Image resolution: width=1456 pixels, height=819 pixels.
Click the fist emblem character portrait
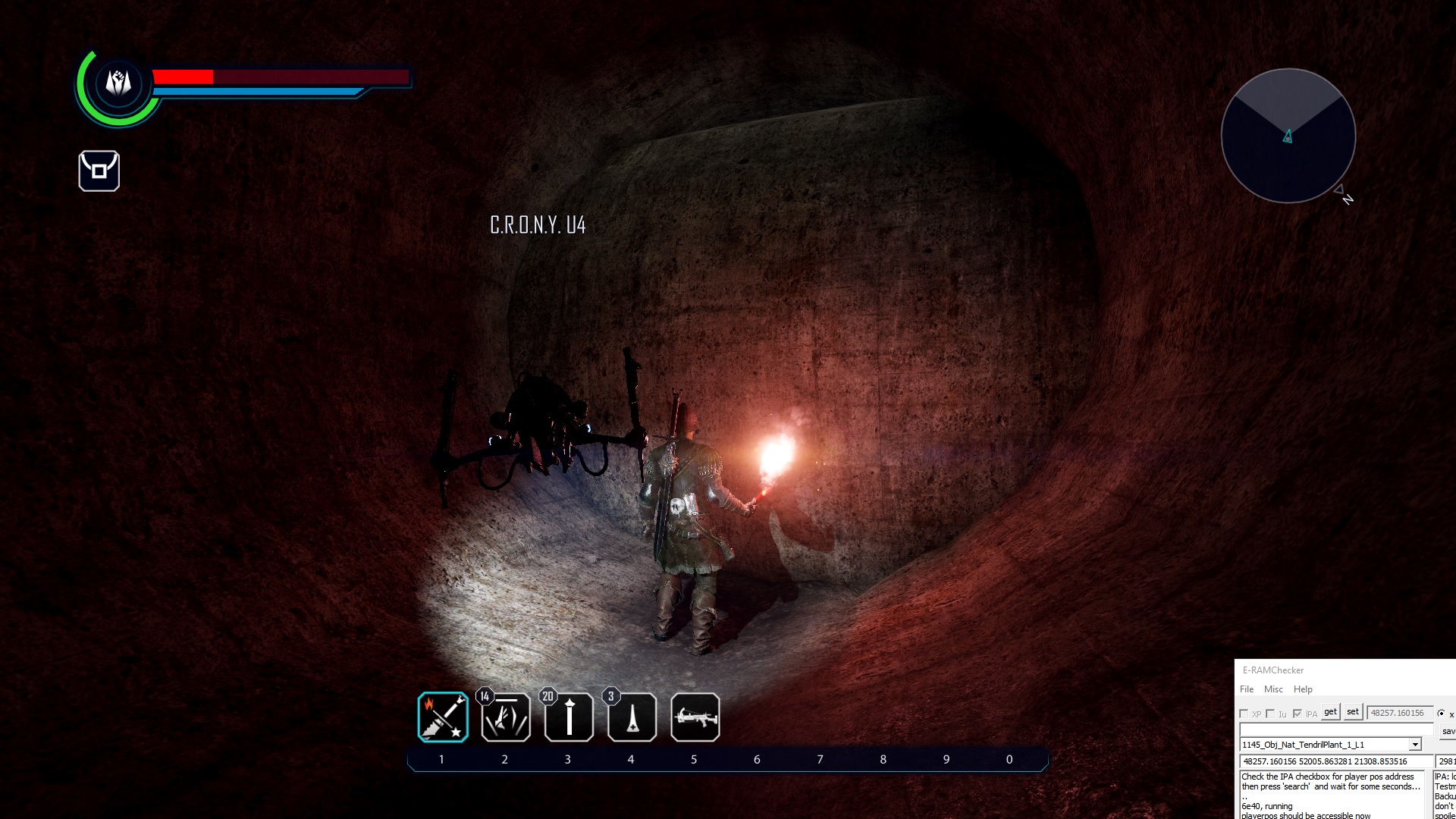coord(118,82)
